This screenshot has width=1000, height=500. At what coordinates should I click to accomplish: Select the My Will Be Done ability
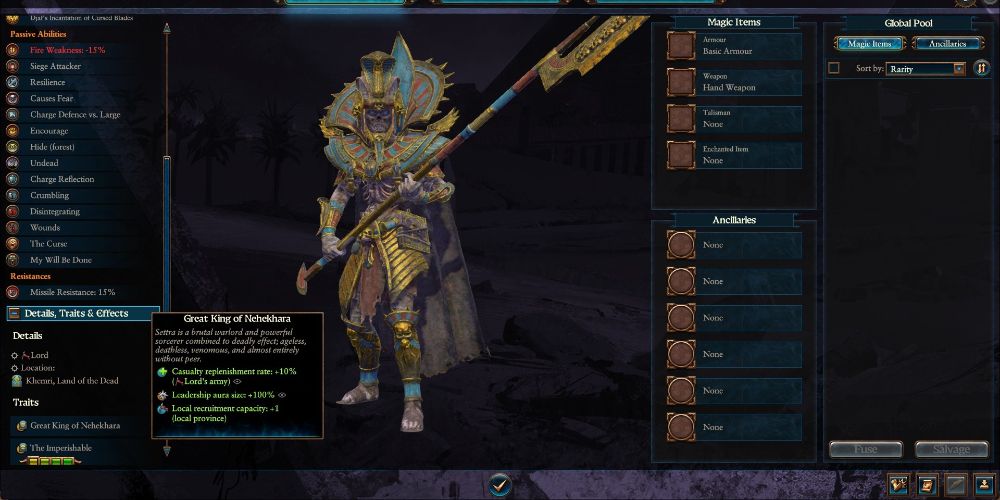pos(63,260)
